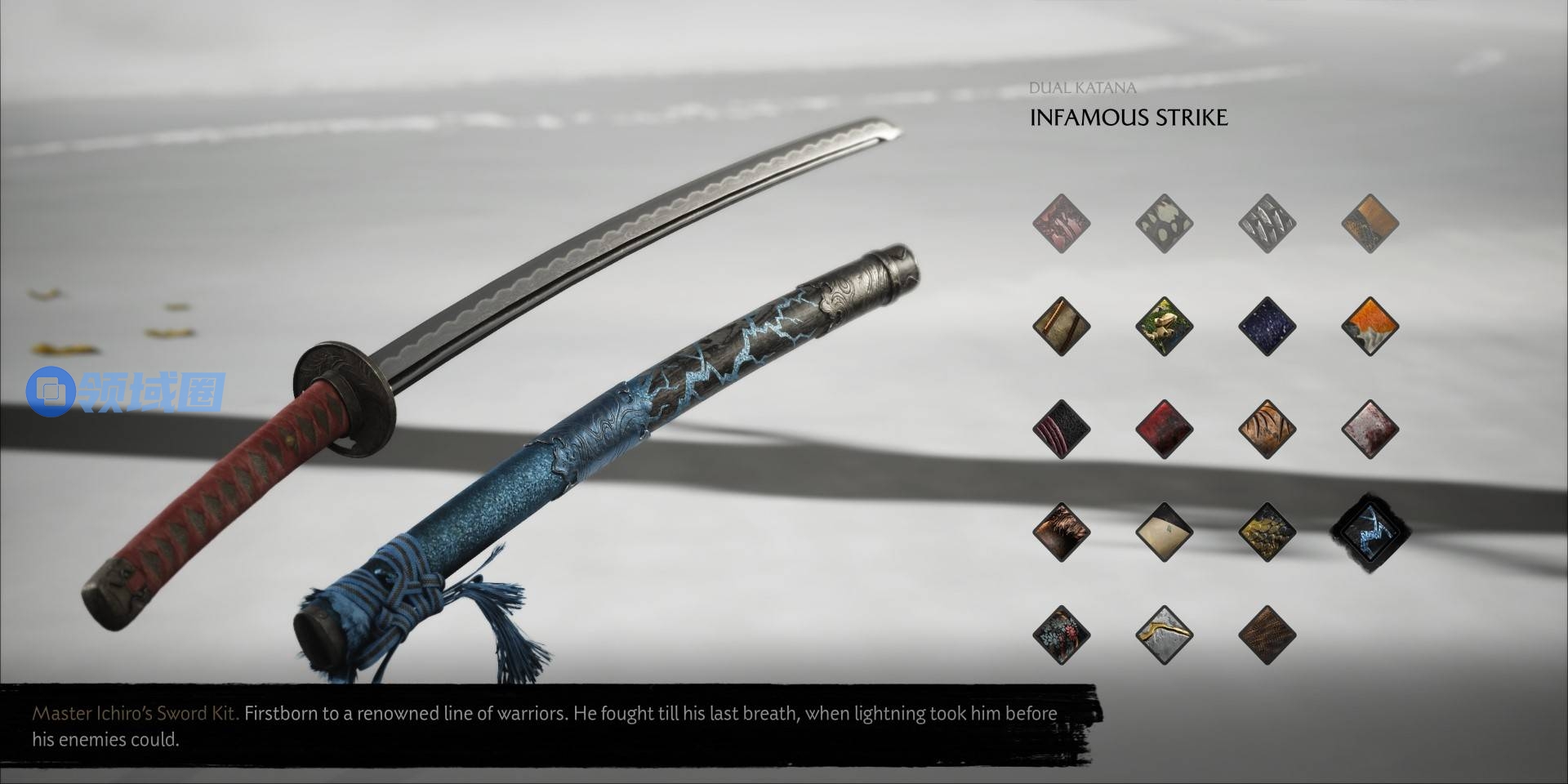Pick the bright orange and grey sword kit
The height and width of the screenshot is (784, 1568).
click(1370, 326)
